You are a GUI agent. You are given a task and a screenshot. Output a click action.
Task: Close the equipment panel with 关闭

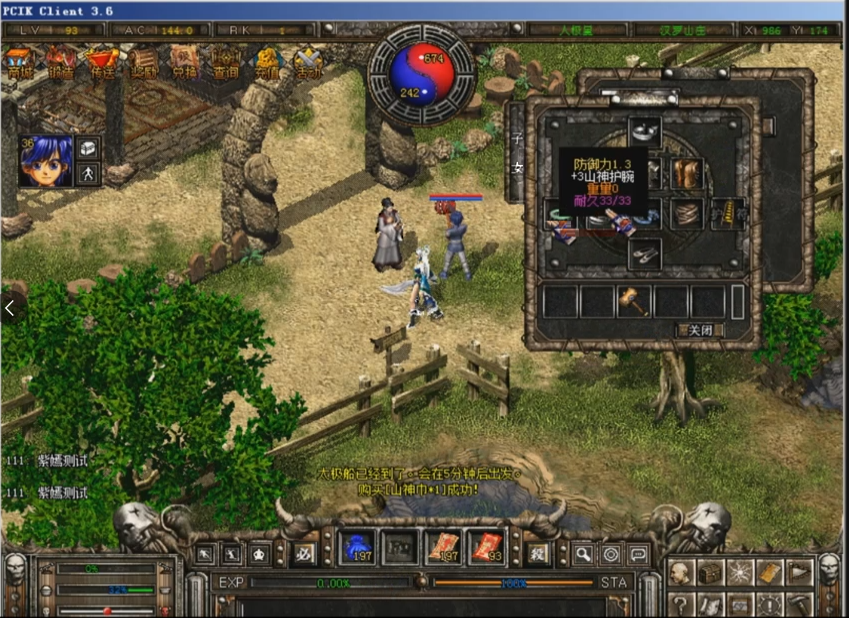pos(699,329)
